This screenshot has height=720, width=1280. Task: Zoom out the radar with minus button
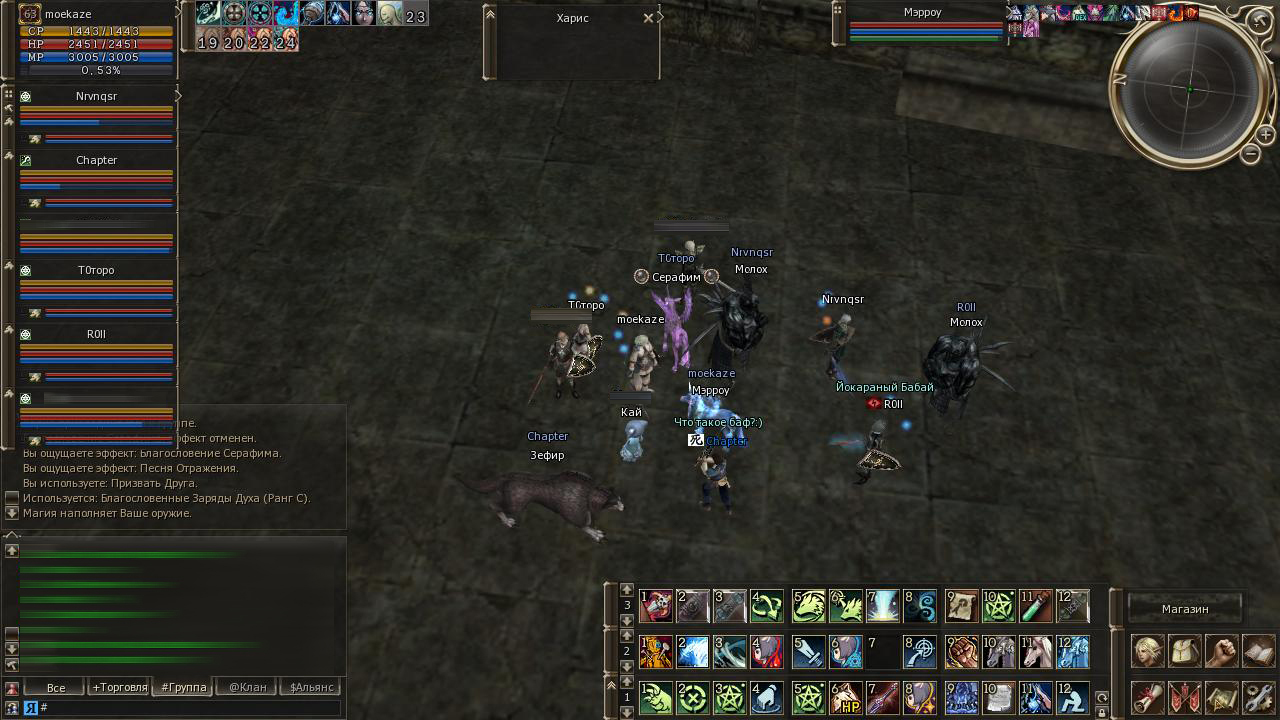[1250, 154]
